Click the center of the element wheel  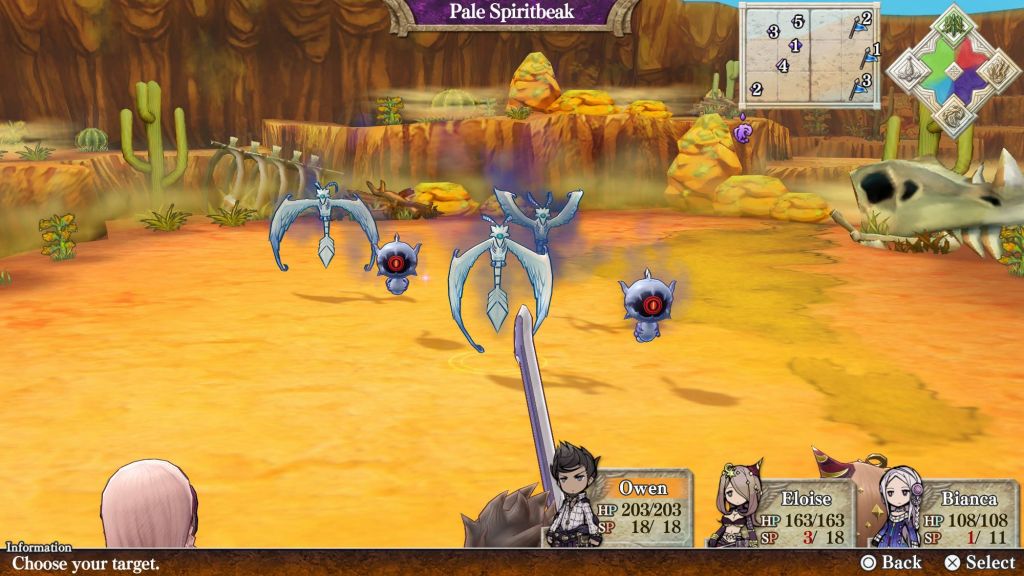[x=952, y=70]
